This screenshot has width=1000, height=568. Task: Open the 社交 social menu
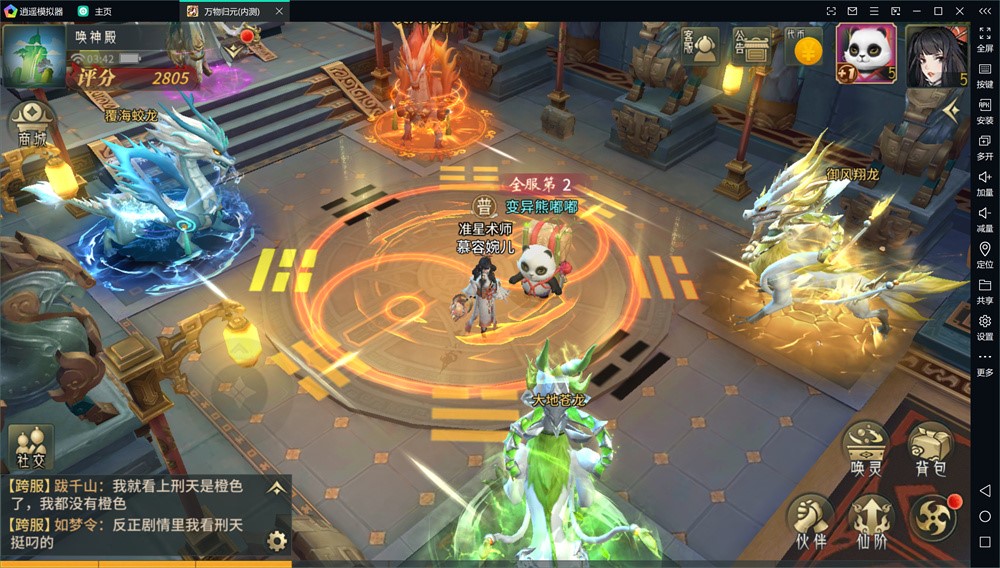coord(30,447)
